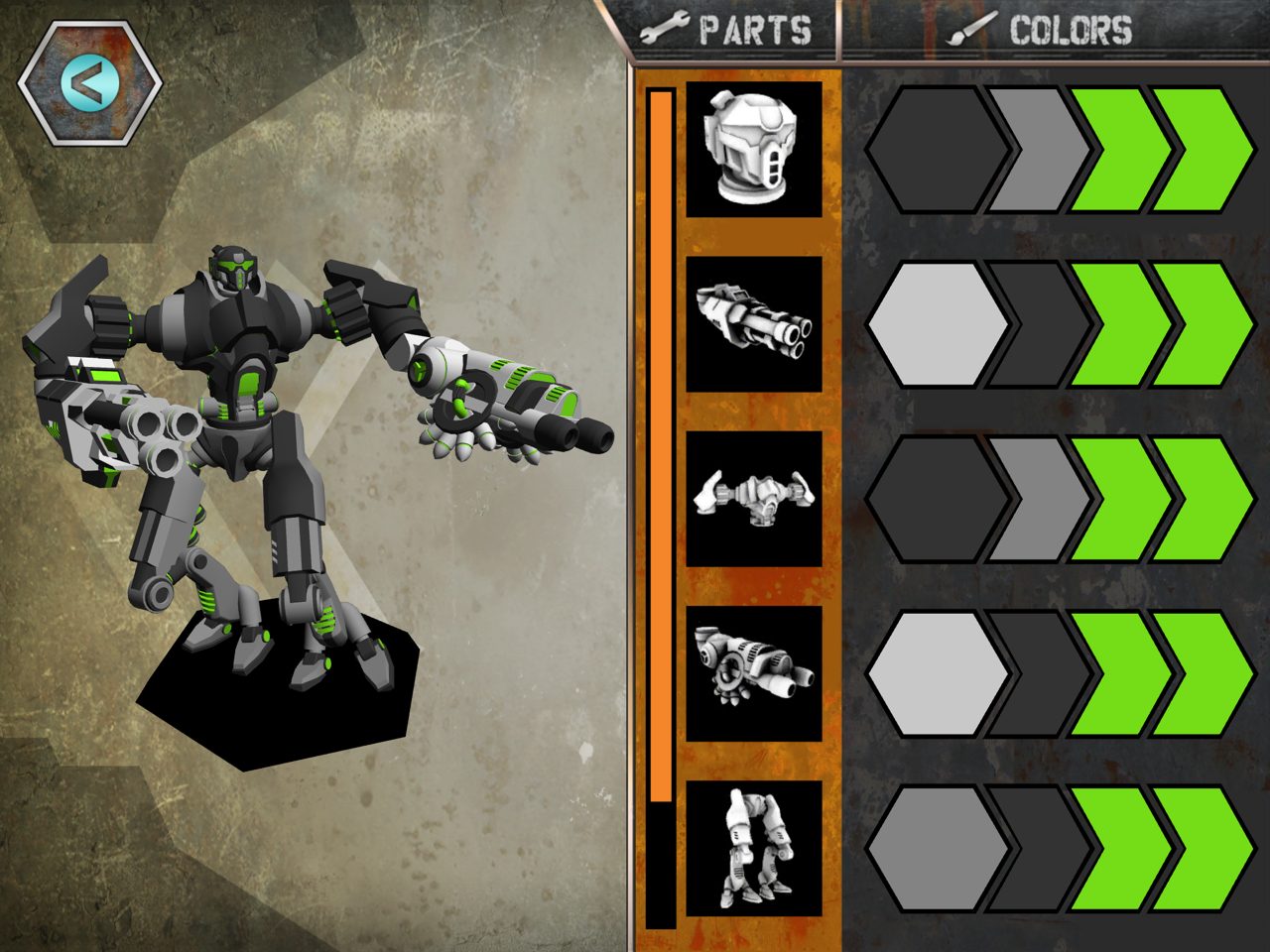
Task: Click the wrench icon on the PARTS header
Action: pyautogui.click(x=666, y=27)
